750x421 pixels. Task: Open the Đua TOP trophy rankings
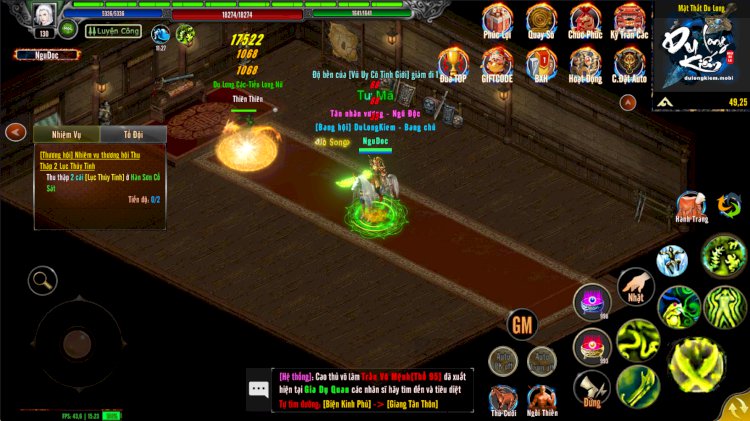(x=453, y=64)
